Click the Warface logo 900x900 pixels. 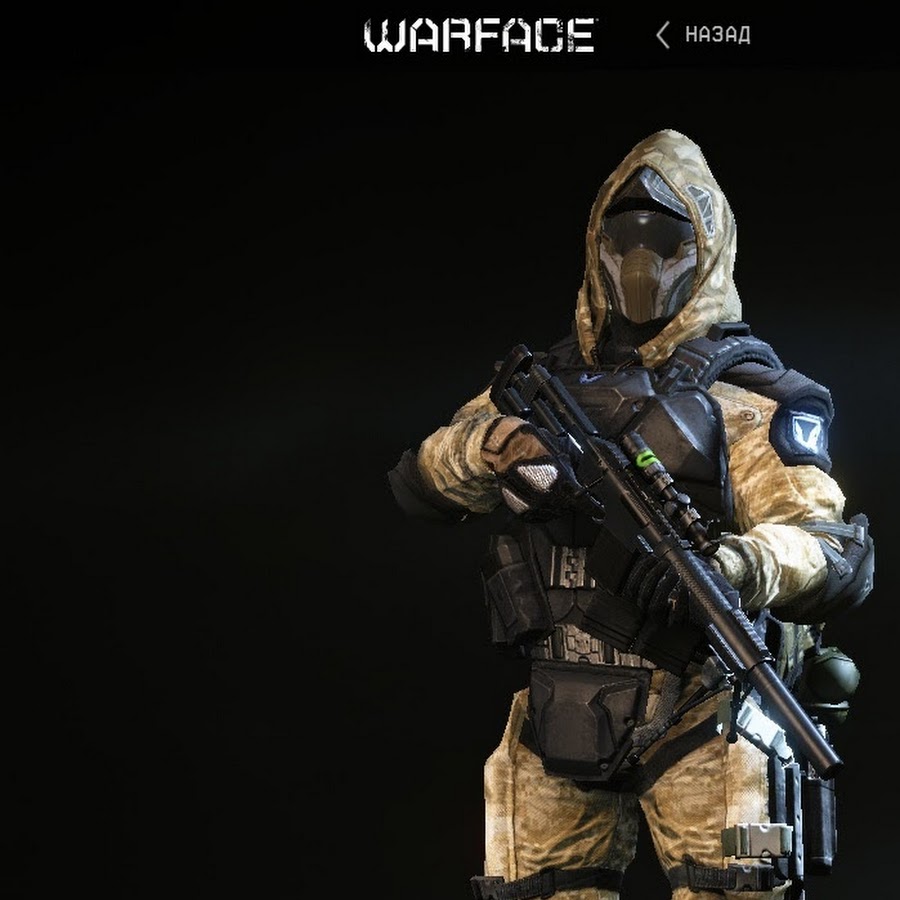click(x=480, y=36)
